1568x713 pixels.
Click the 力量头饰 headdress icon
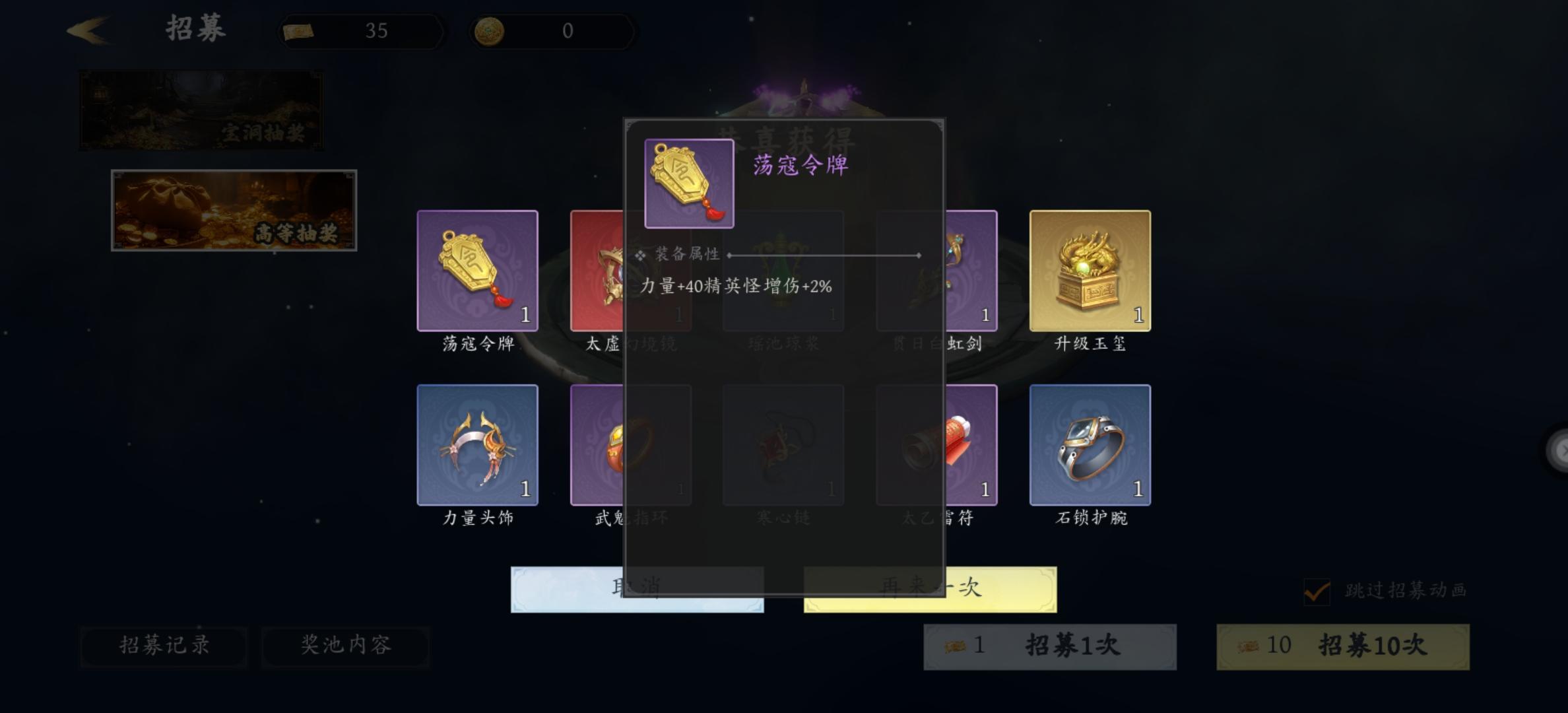click(477, 446)
